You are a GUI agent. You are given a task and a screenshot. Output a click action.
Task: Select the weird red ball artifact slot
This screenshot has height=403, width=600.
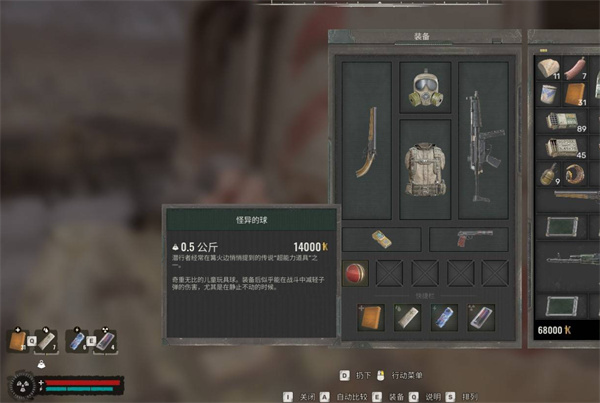tap(357, 273)
